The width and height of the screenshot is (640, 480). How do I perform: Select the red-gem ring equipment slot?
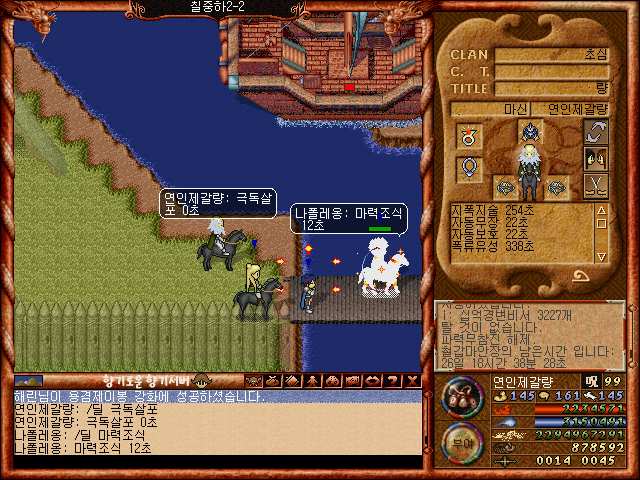point(469,134)
